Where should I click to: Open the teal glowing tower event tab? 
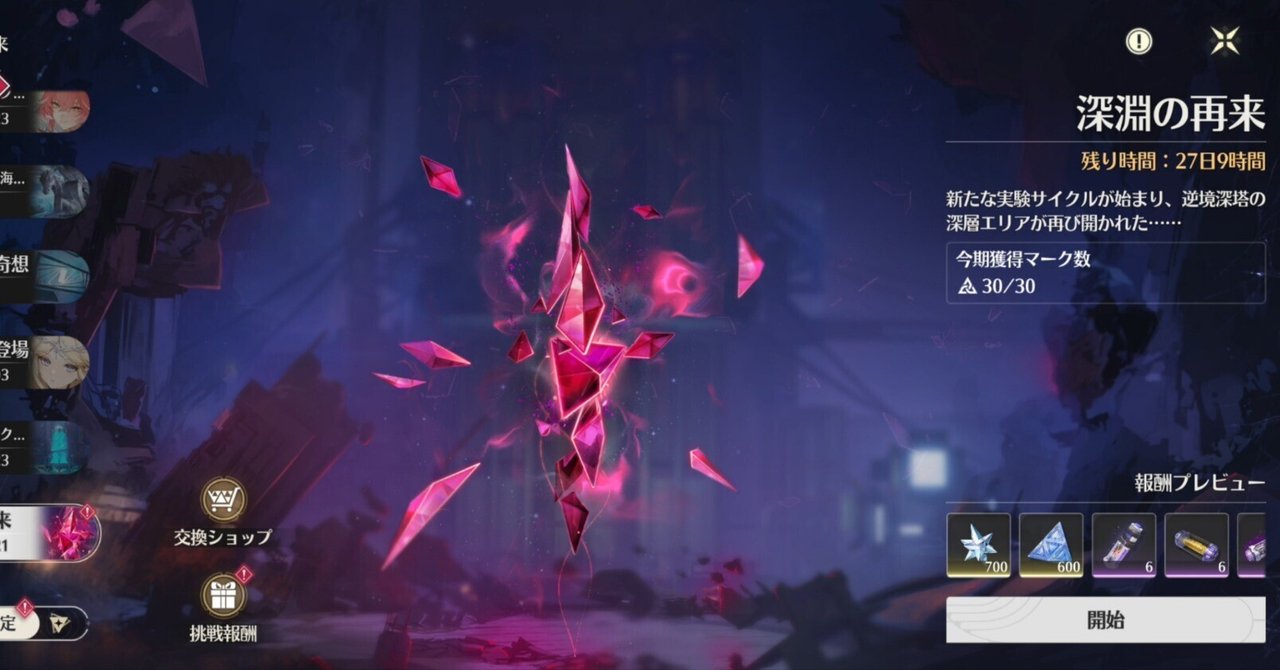pyautogui.click(x=45, y=447)
